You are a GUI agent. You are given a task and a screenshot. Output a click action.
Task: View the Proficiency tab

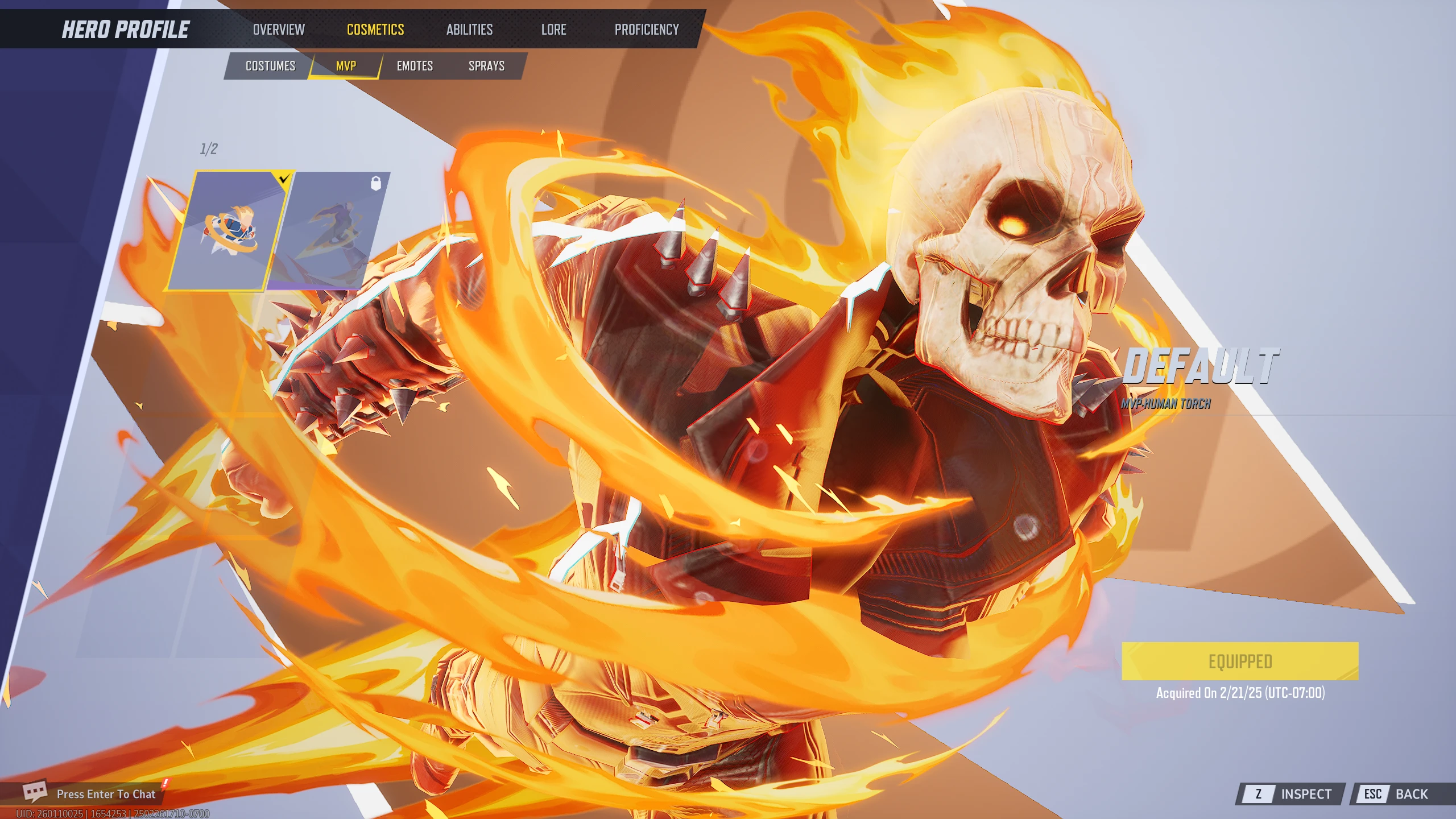[x=647, y=29]
